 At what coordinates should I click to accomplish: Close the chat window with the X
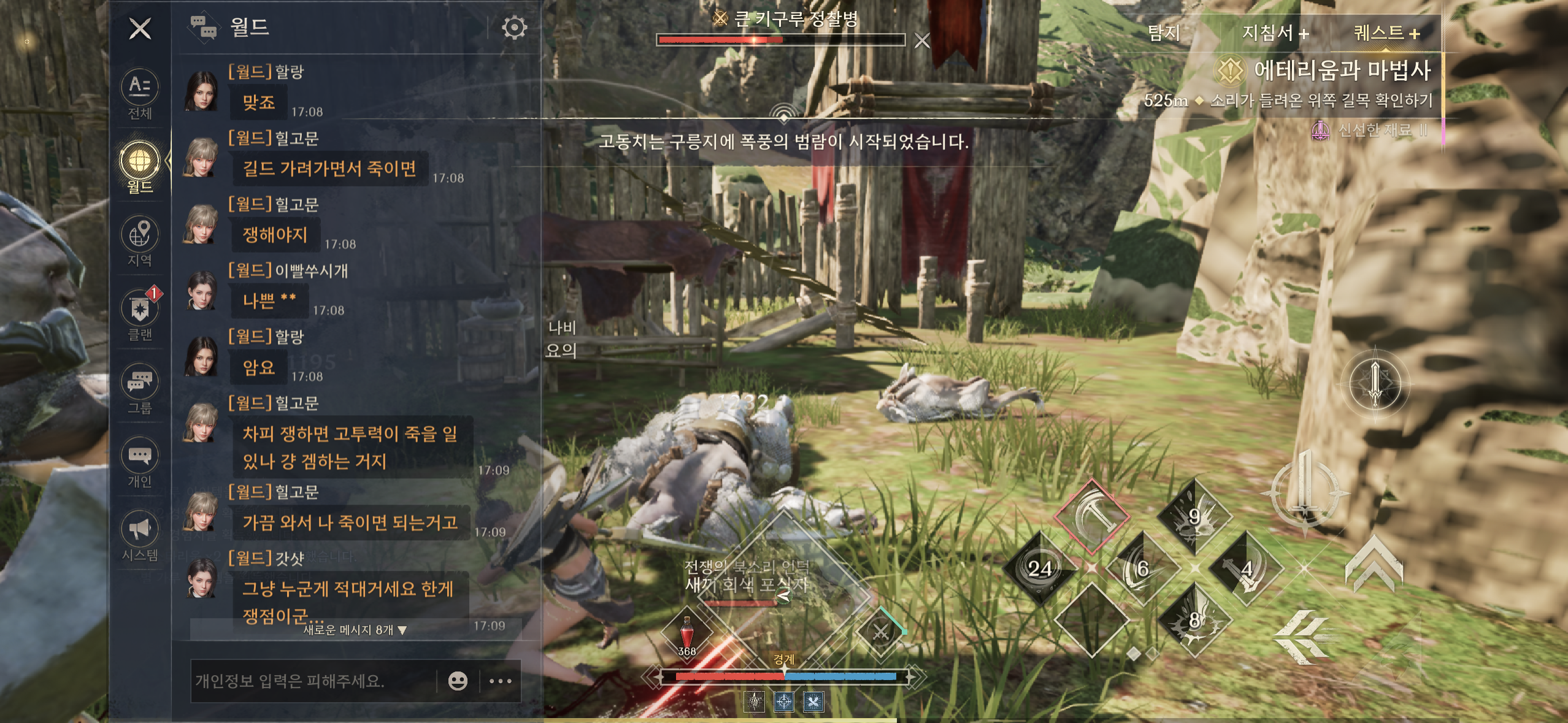click(x=140, y=28)
